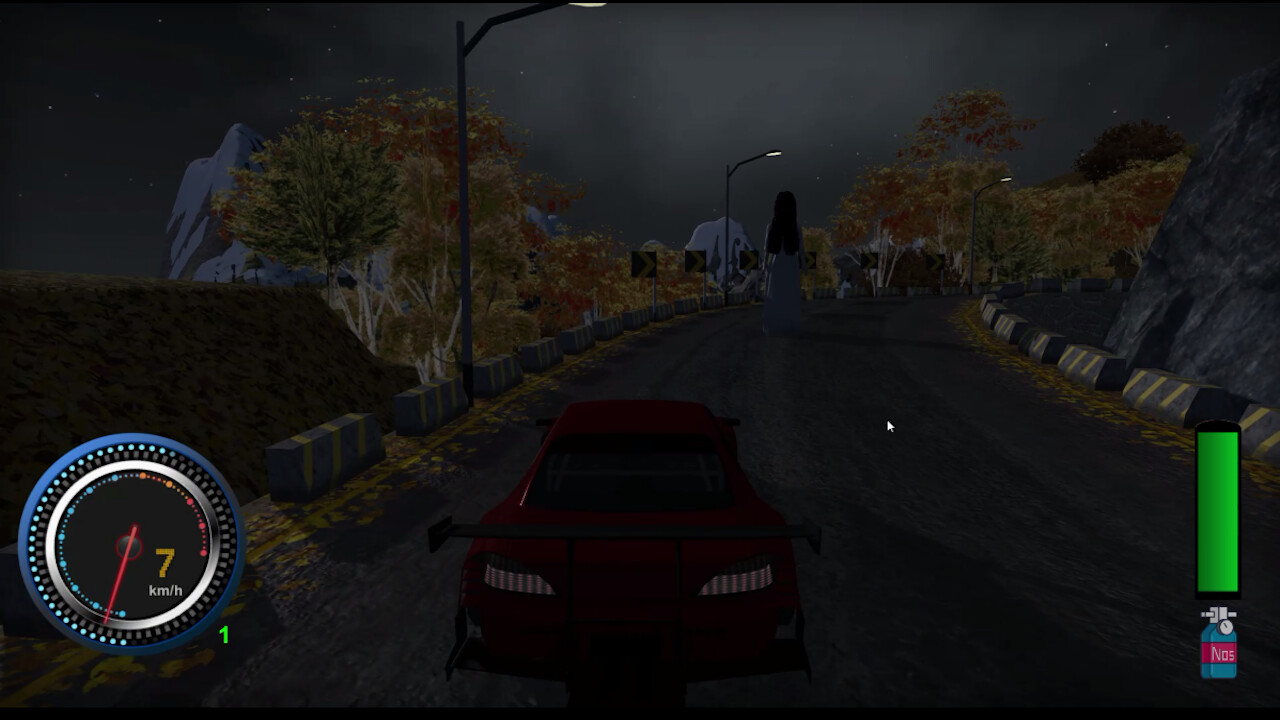Click the rightmost chevron arrow sign
The height and width of the screenshot is (720, 1280).
click(933, 262)
